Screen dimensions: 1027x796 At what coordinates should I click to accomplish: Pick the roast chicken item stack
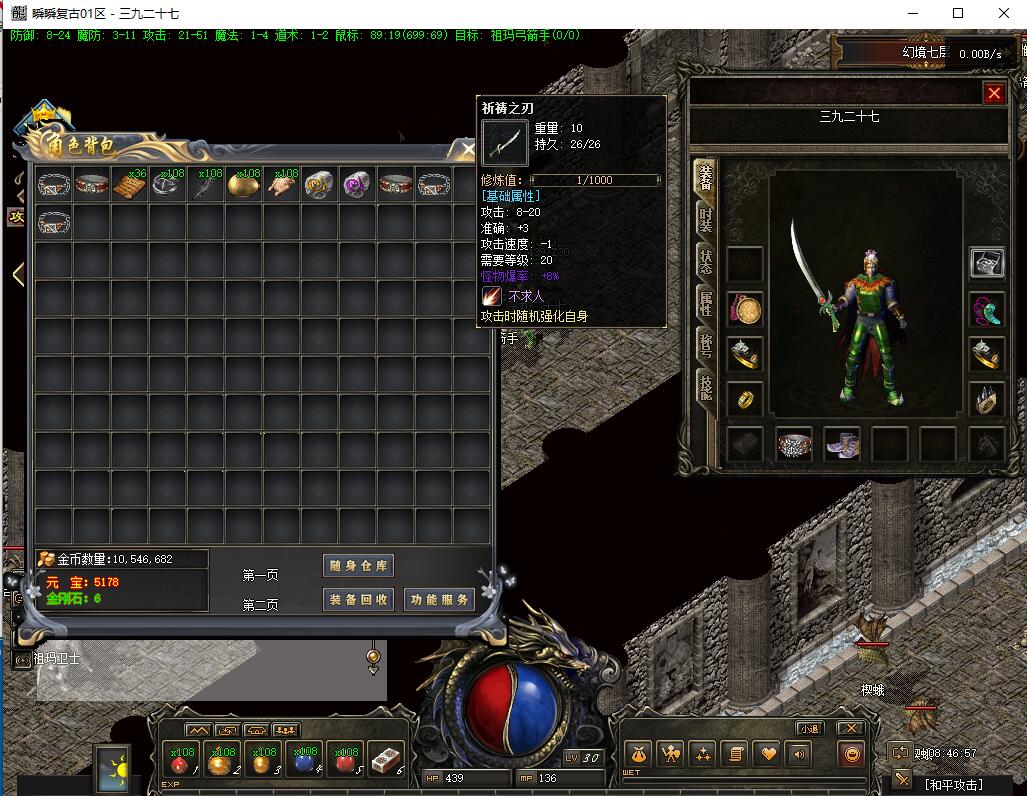click(283, 185)
